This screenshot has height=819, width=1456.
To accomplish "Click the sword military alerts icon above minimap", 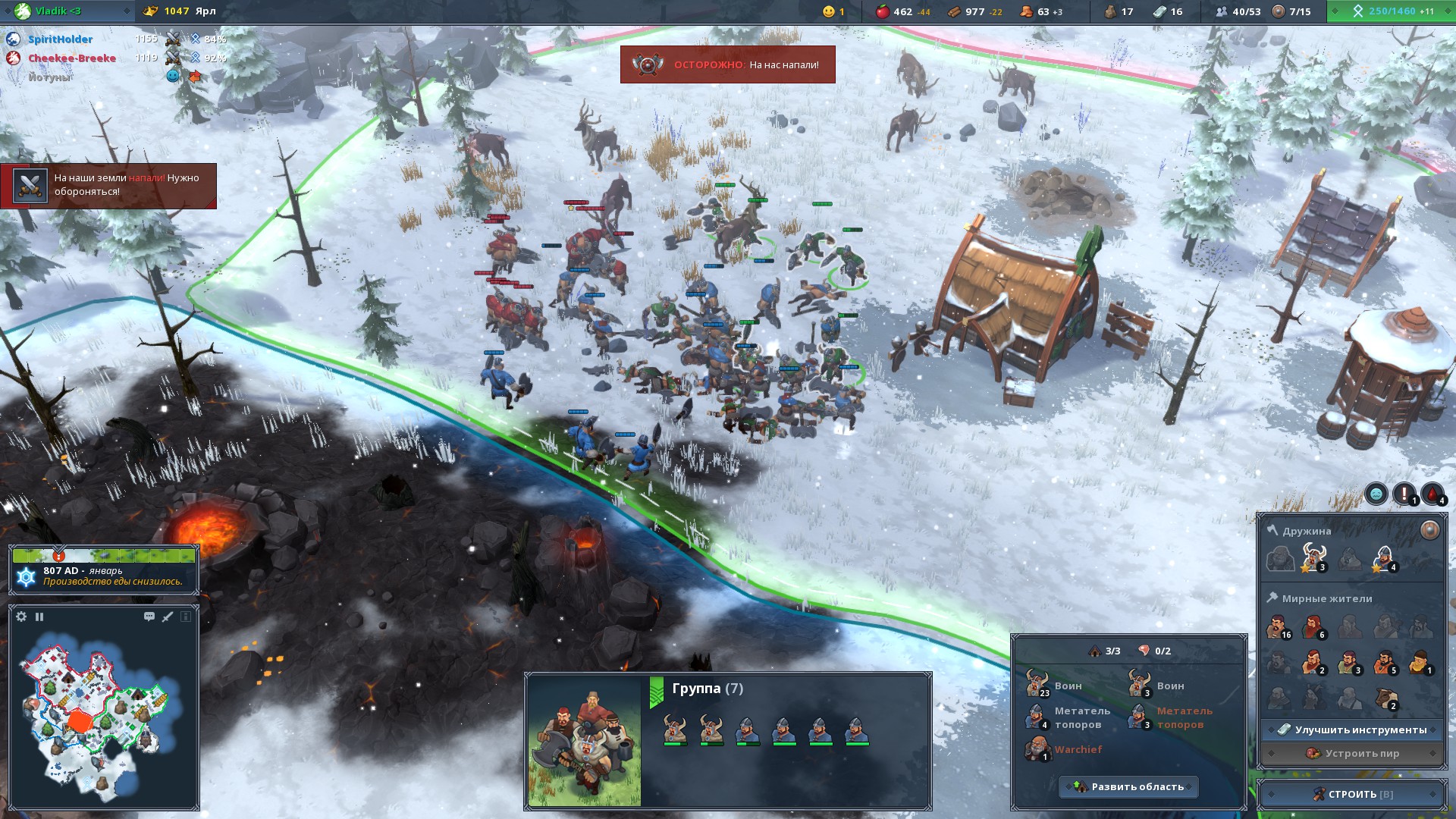I will [167, 617].
